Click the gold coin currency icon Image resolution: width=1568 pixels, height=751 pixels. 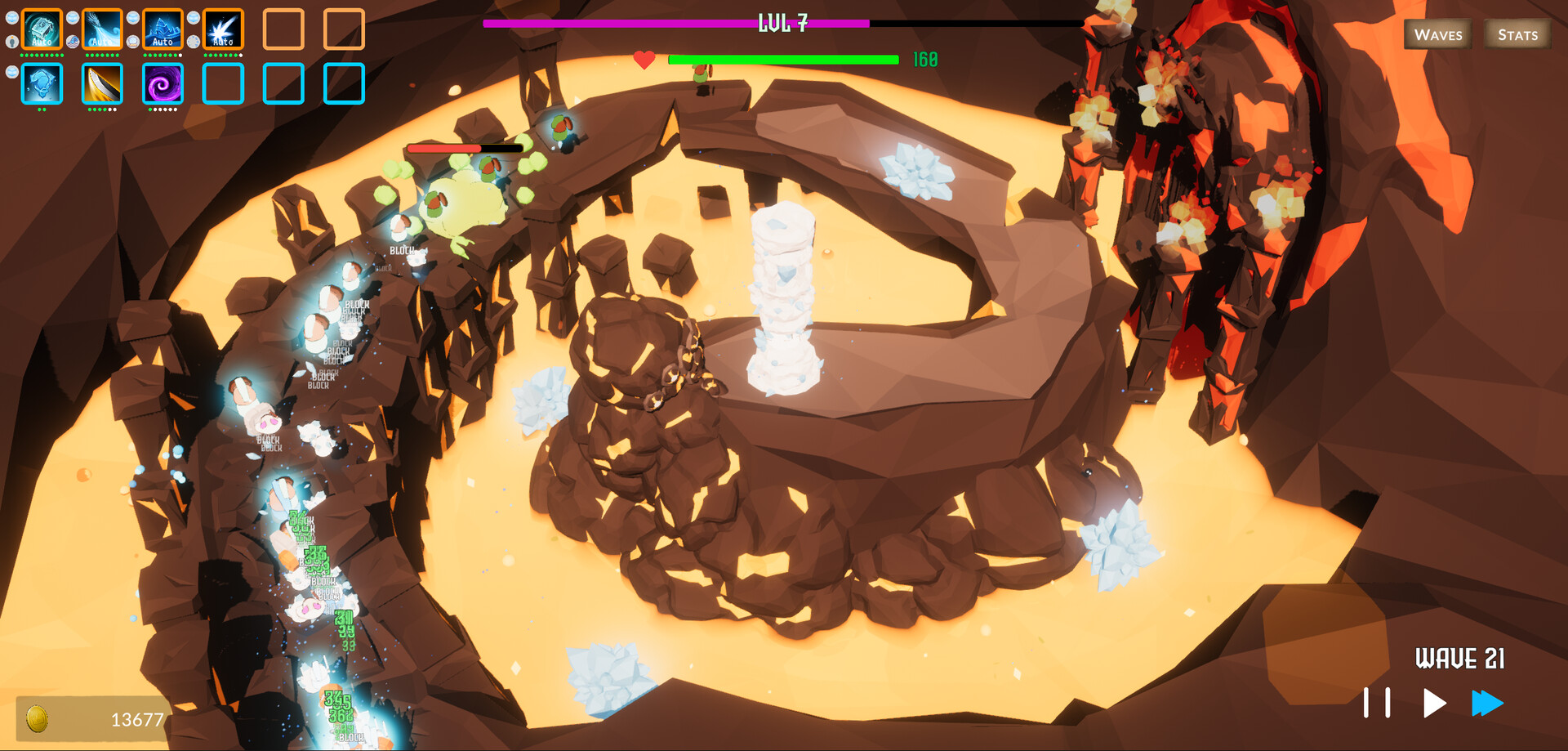click(38, 718)
